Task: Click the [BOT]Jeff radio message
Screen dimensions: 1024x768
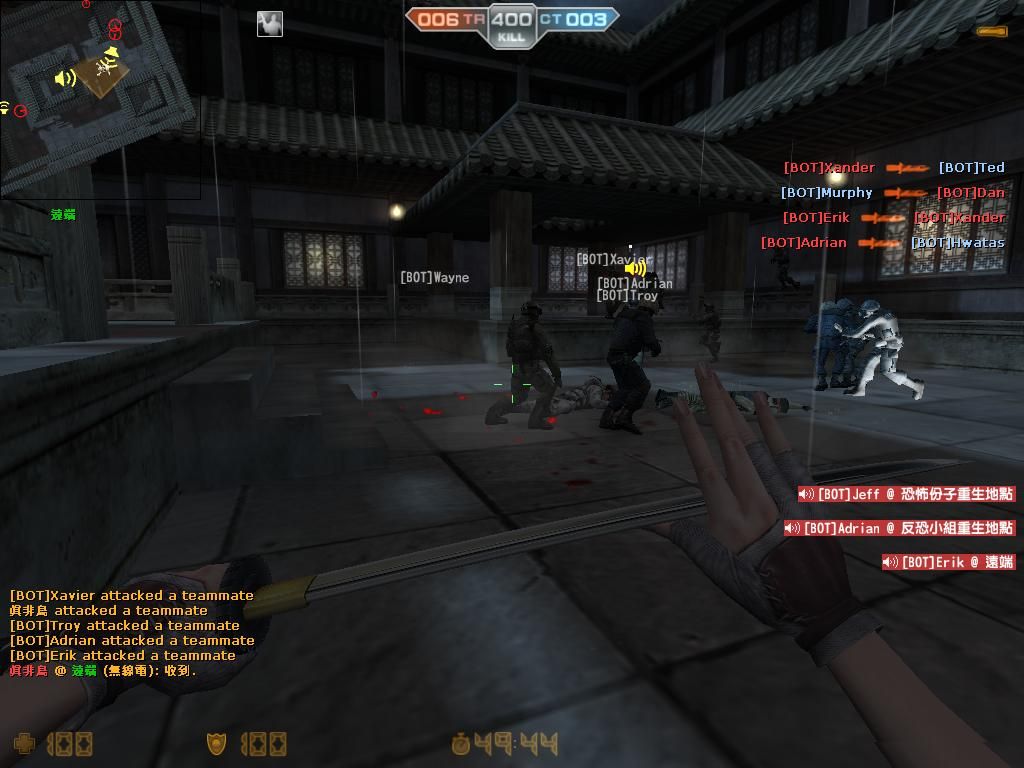Action: click(x=906, y=494)
